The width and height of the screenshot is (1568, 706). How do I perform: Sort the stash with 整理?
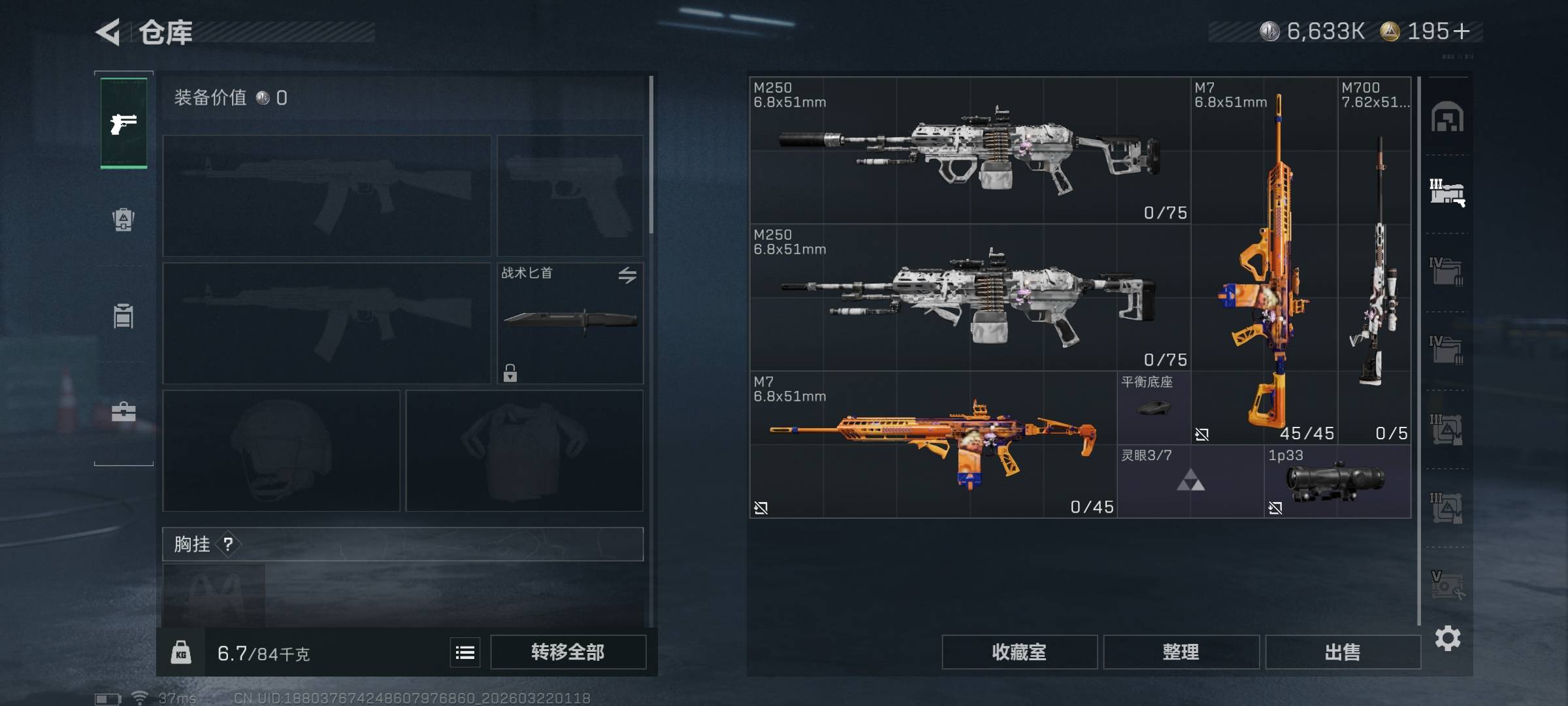click(1181, 652)
